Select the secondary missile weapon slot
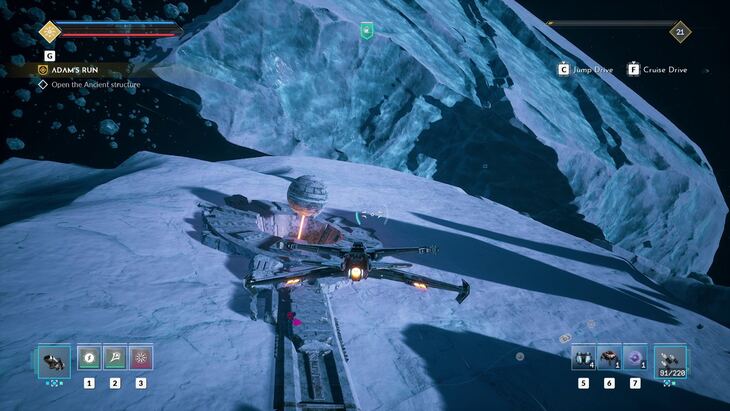The image size is (730, 411). point(669,359)
